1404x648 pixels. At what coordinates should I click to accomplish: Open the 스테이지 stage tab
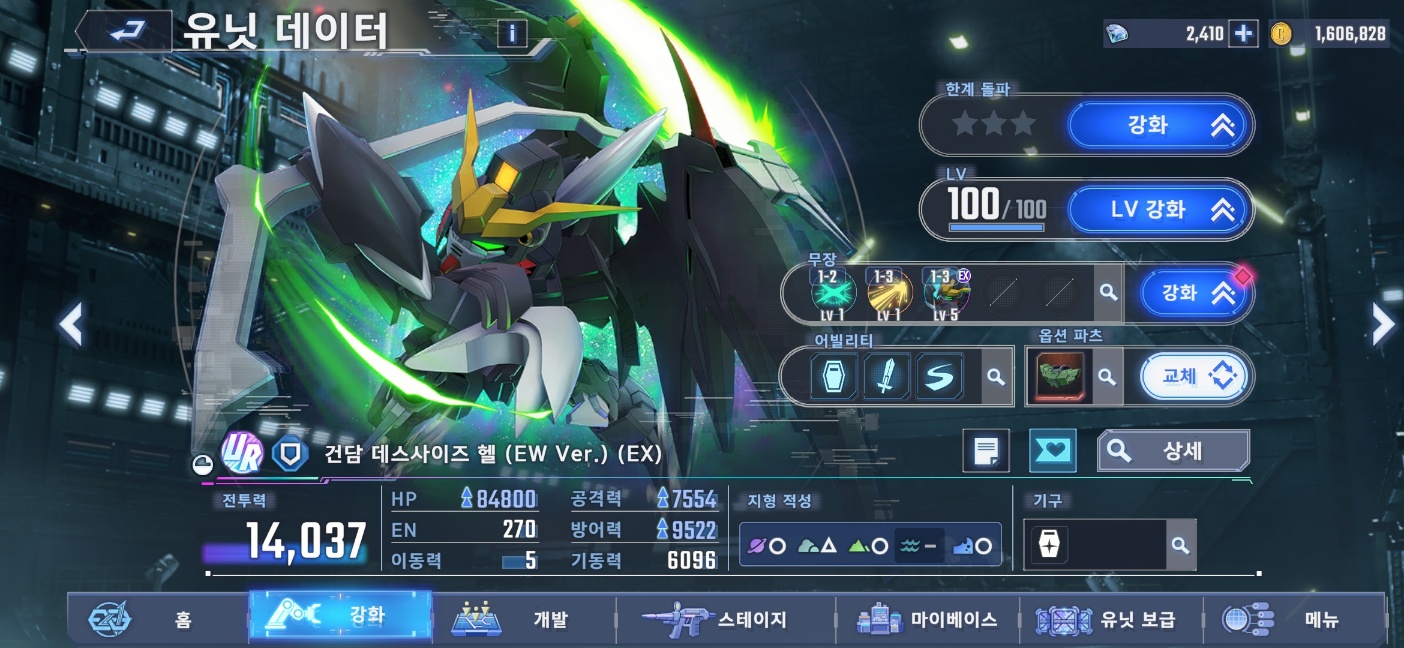[720, 619]
